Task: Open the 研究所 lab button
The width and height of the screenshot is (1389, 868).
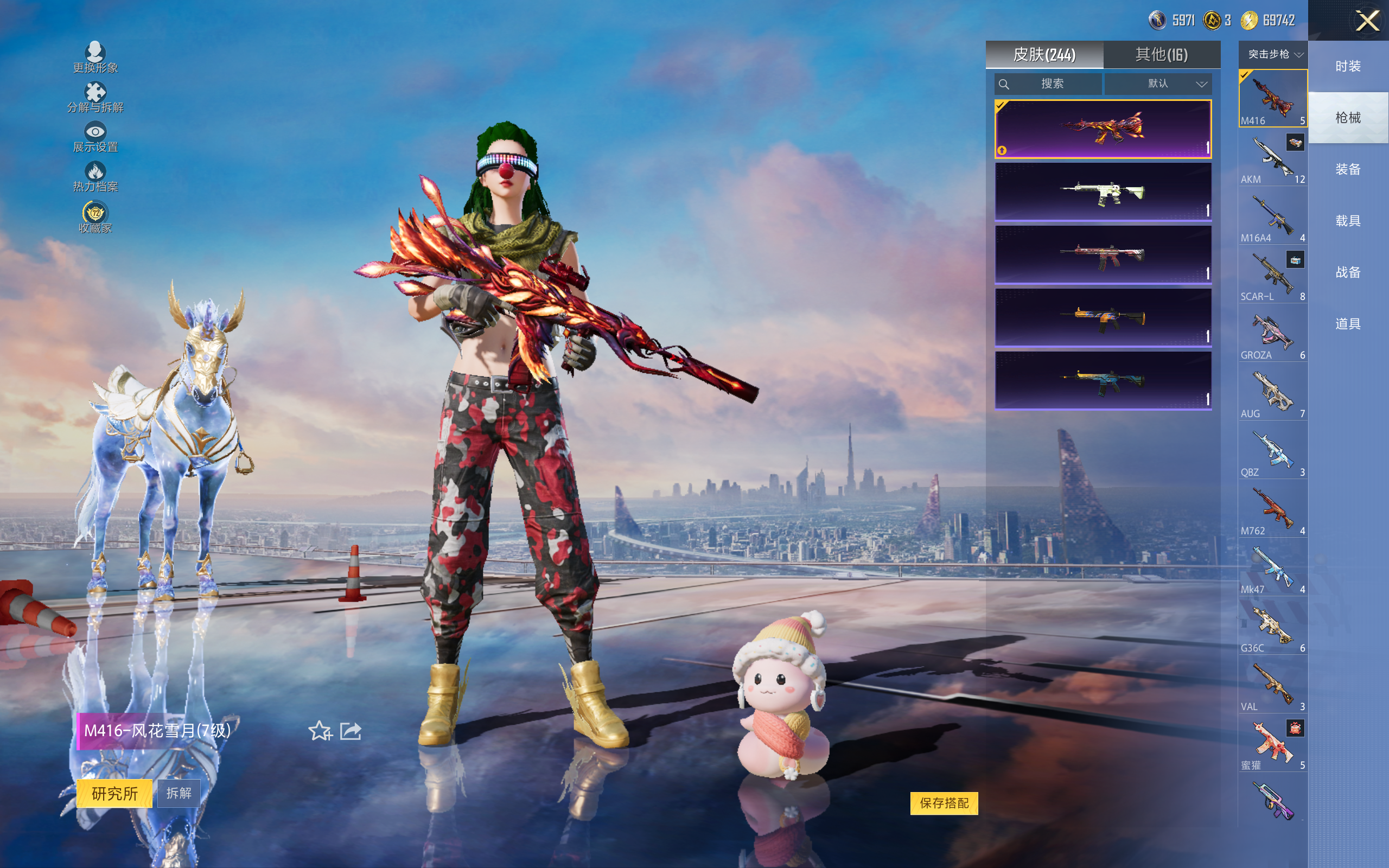Action: click(x=114, y=793)
